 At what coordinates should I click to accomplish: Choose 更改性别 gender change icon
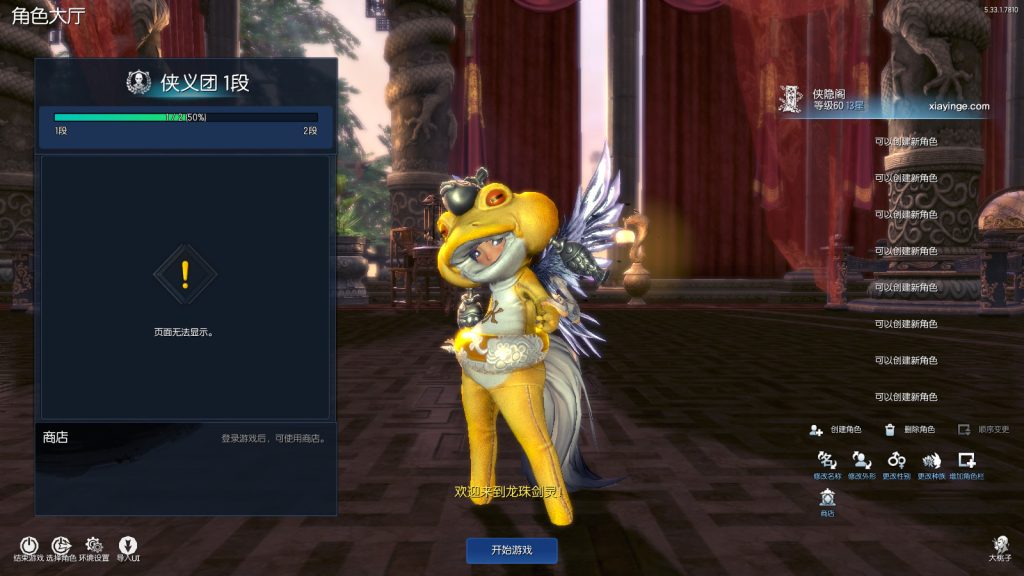(x=896, y=461)
